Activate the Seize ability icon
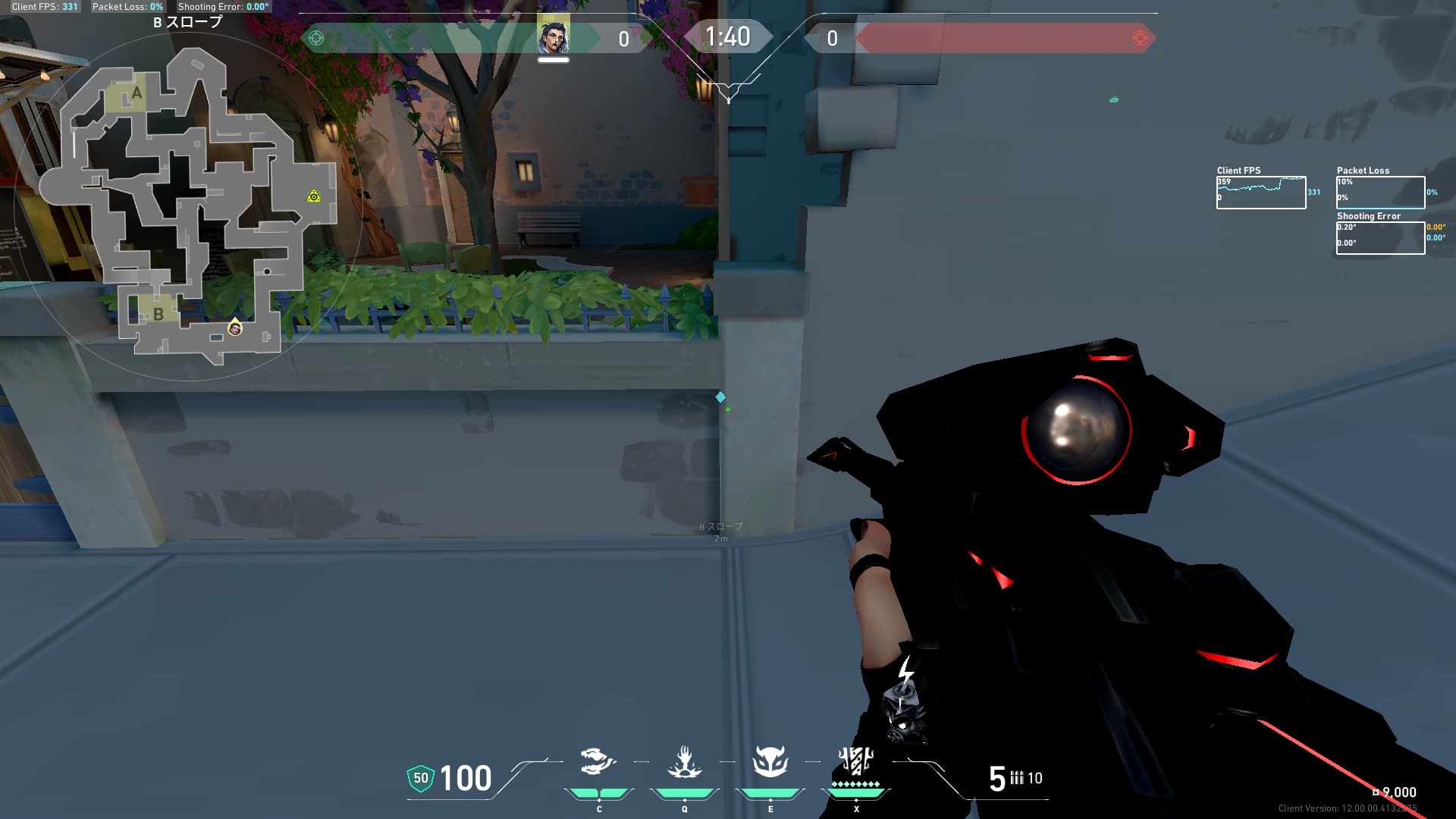Image resolution: width=1456 pixels, height=819 pixels. (684, 761)
